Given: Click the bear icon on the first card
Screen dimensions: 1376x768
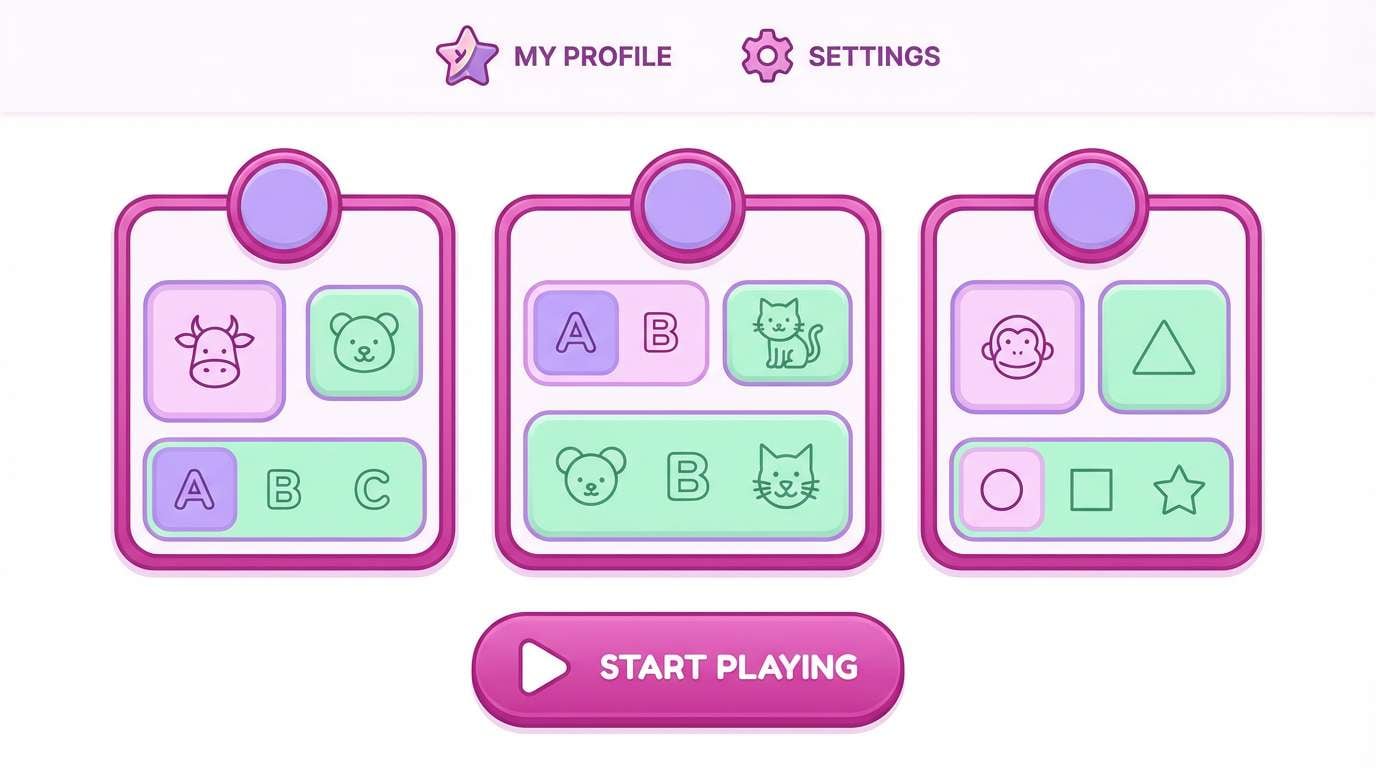Looking at the screenshot, I should 364,340.
